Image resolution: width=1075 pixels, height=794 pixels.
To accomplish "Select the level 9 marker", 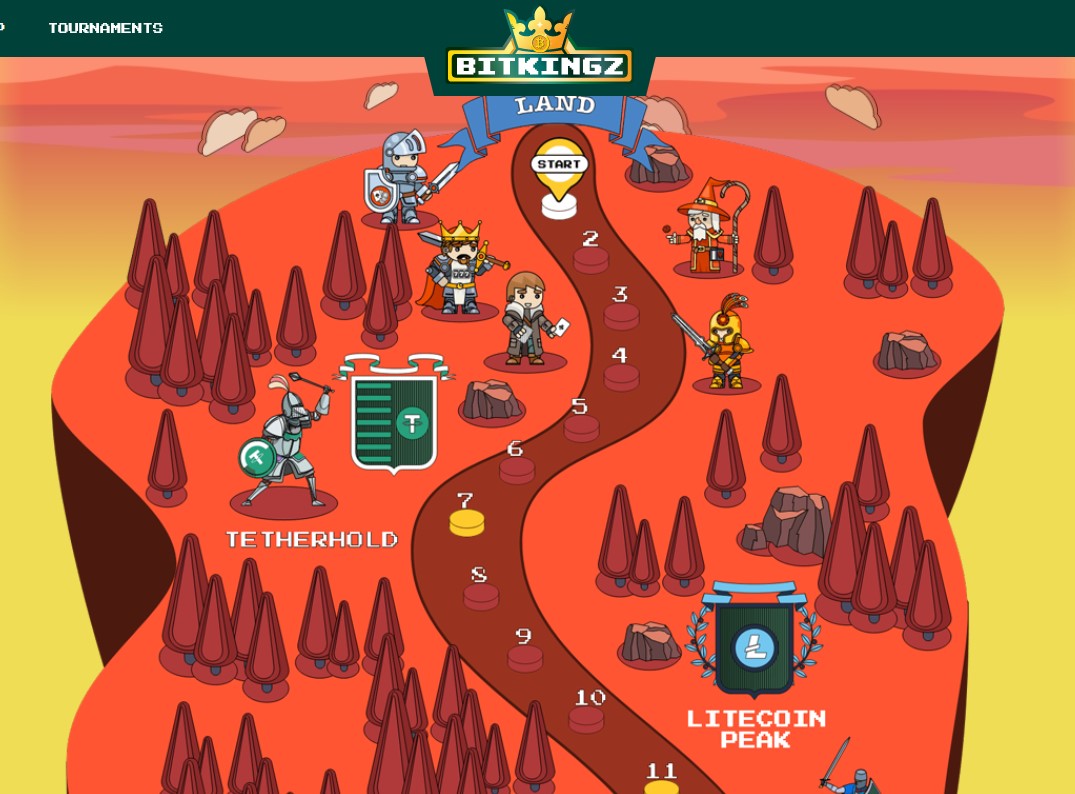I will (525, 656).
